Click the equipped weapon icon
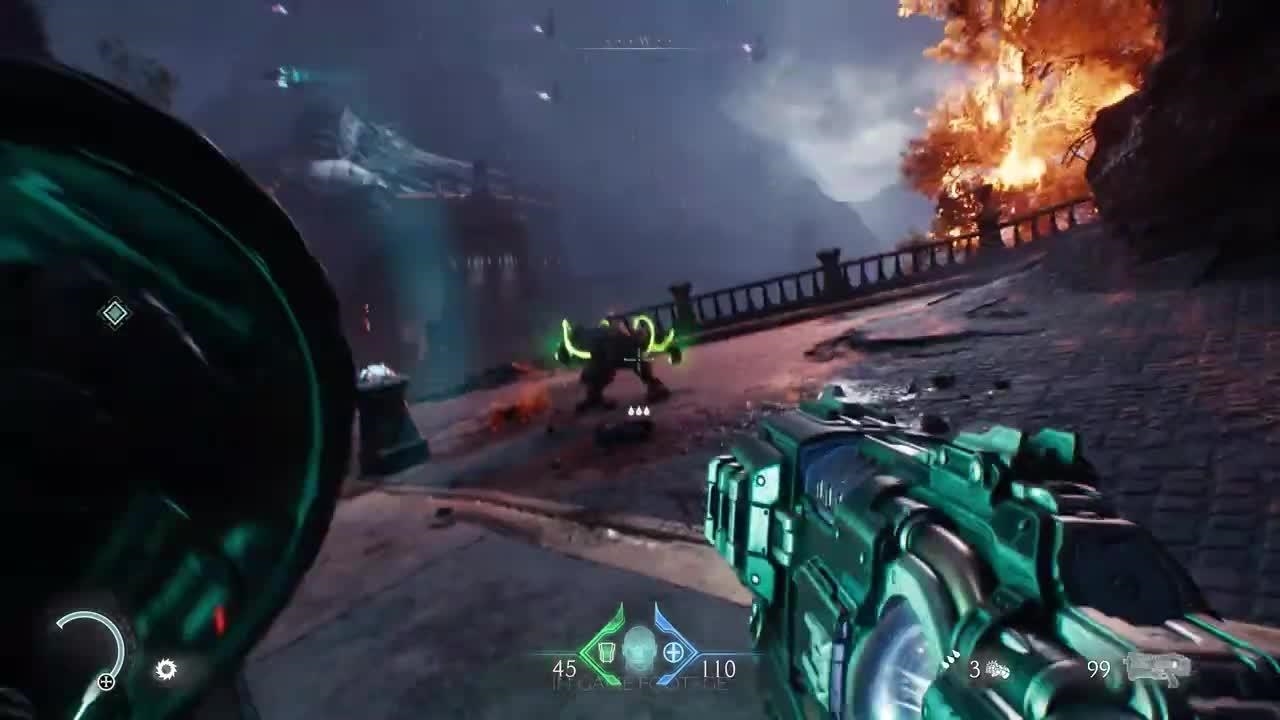Viewport: 1280px width, 720px height. click(1157, 668)
